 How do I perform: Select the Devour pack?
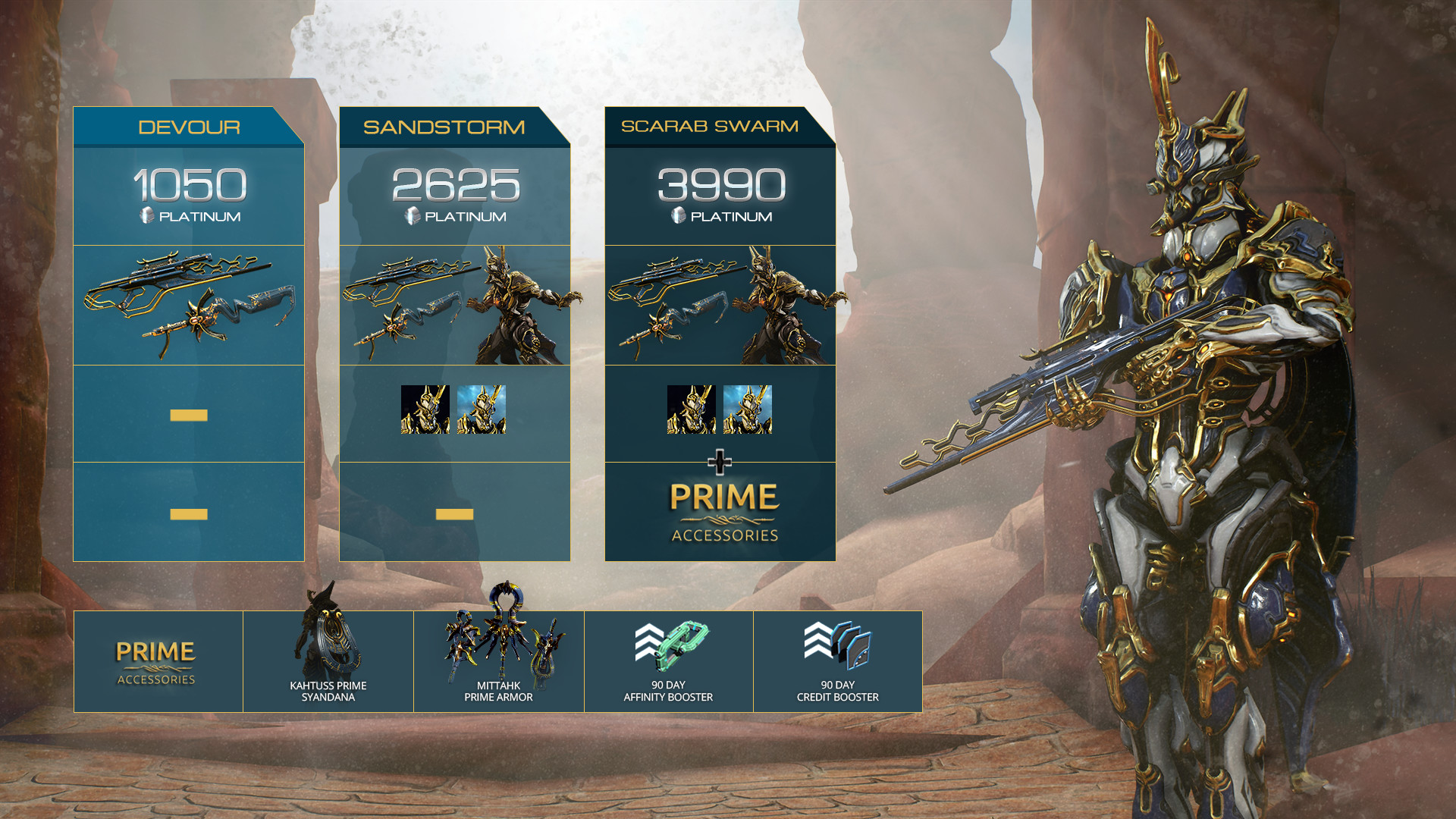pyautogui.click(x=189, y=127)
